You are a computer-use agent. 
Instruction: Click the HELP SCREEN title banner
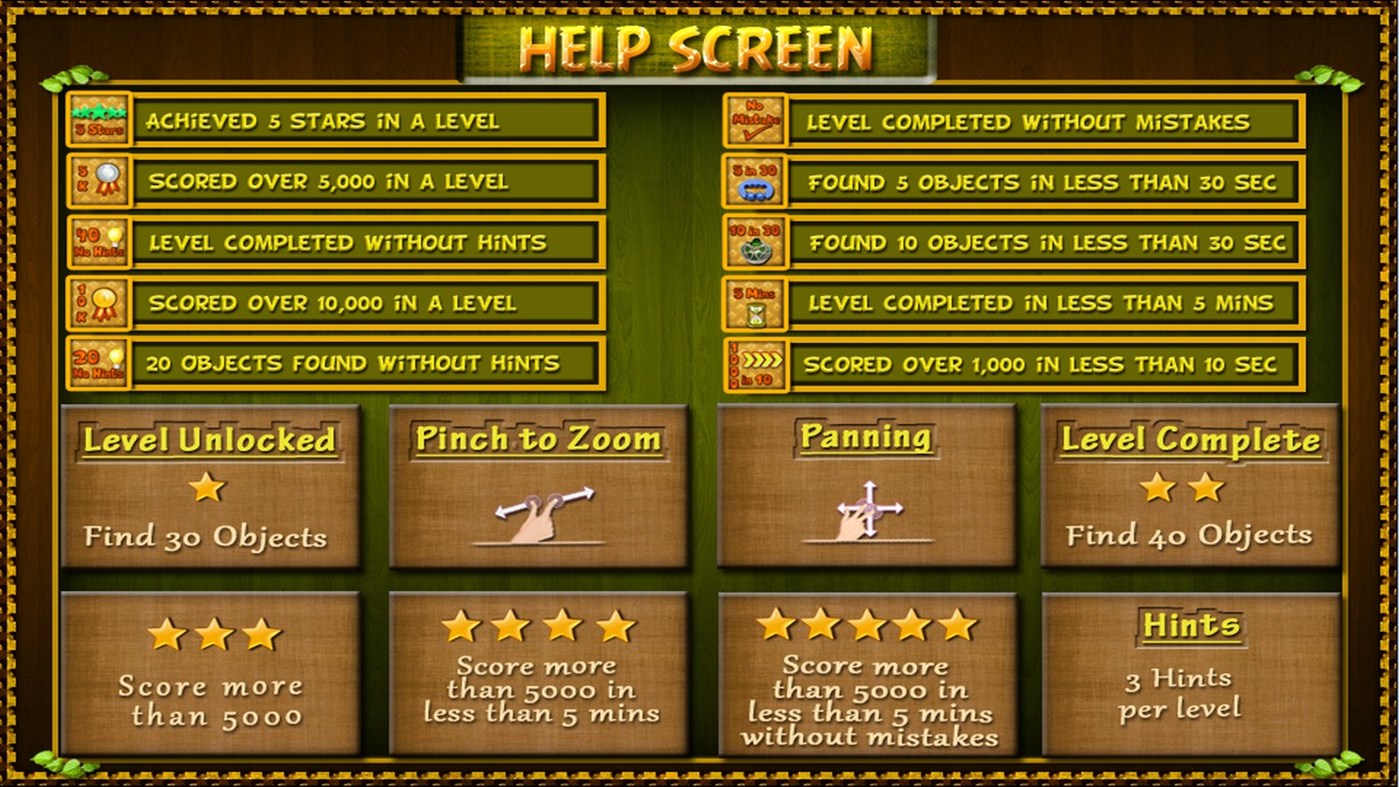point(699,44)
